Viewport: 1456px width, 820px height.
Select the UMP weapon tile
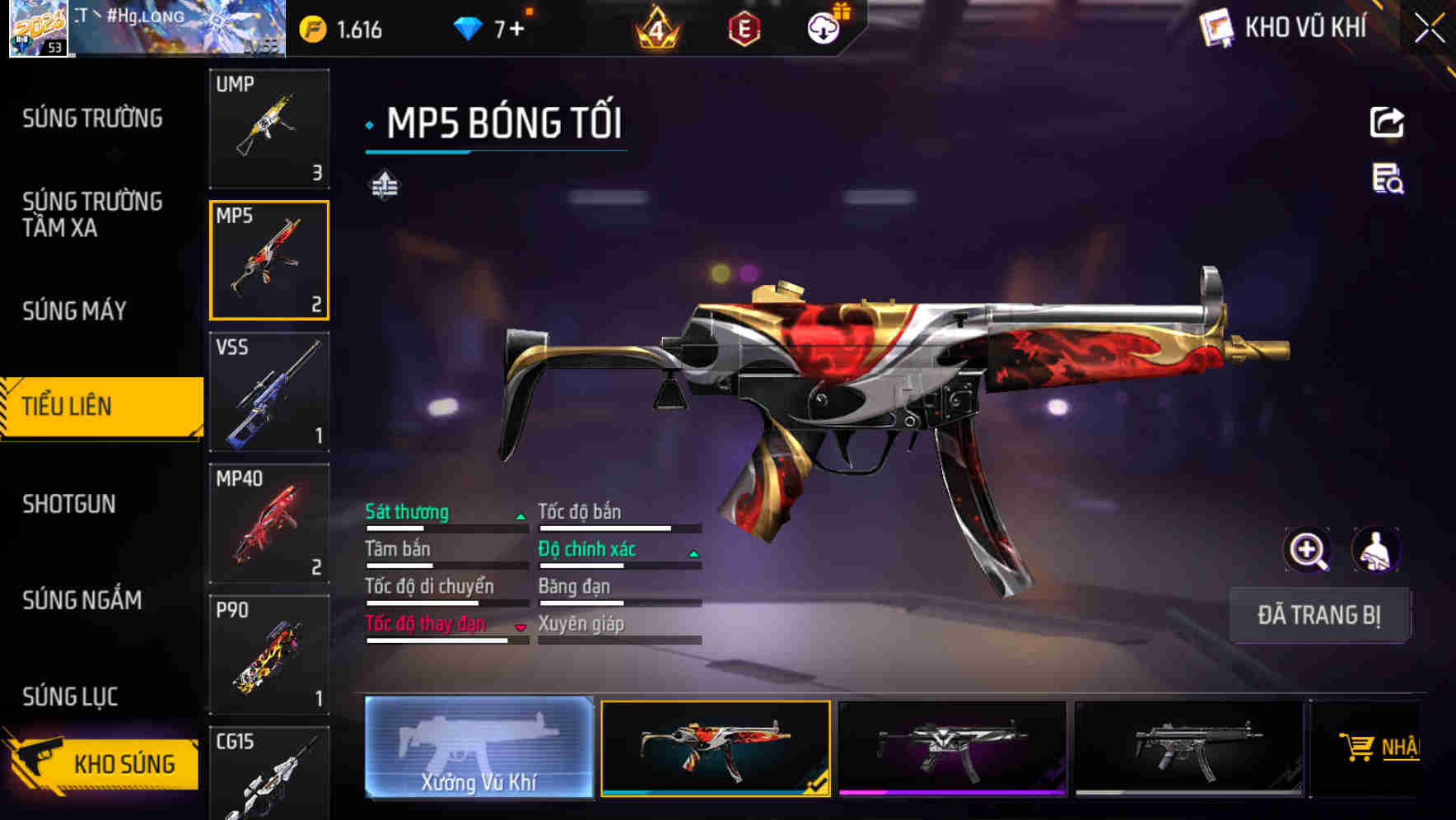pyautogui.click(x=269, y=128)
